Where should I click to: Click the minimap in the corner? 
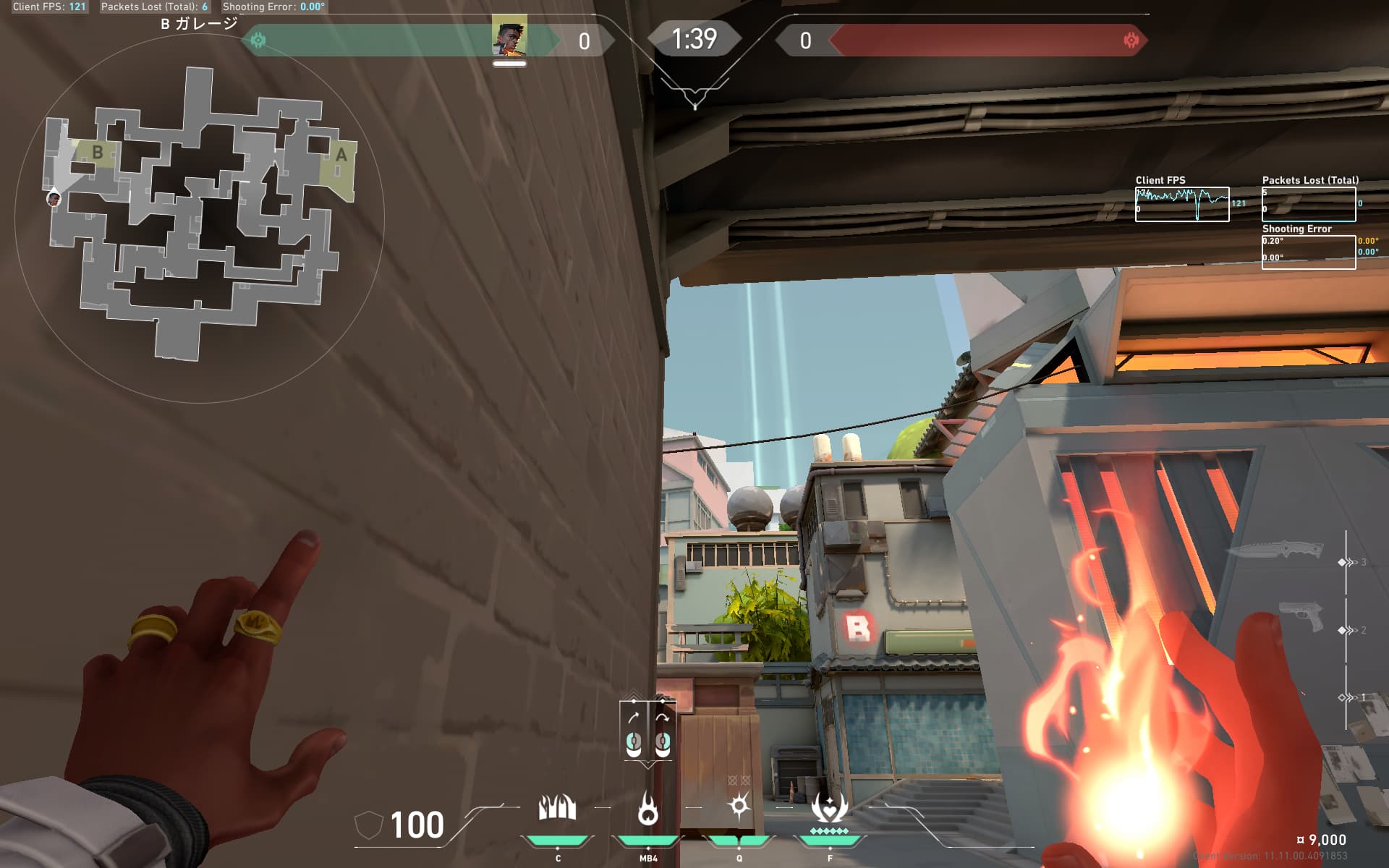(199, 217)
